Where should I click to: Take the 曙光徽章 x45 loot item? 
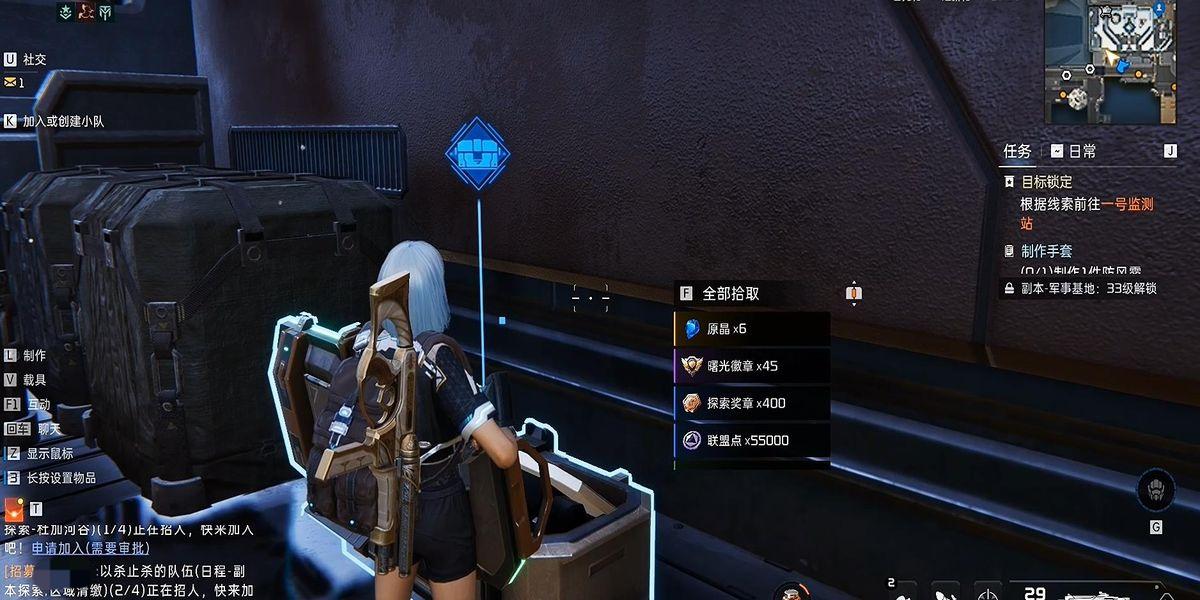[752, 366]
